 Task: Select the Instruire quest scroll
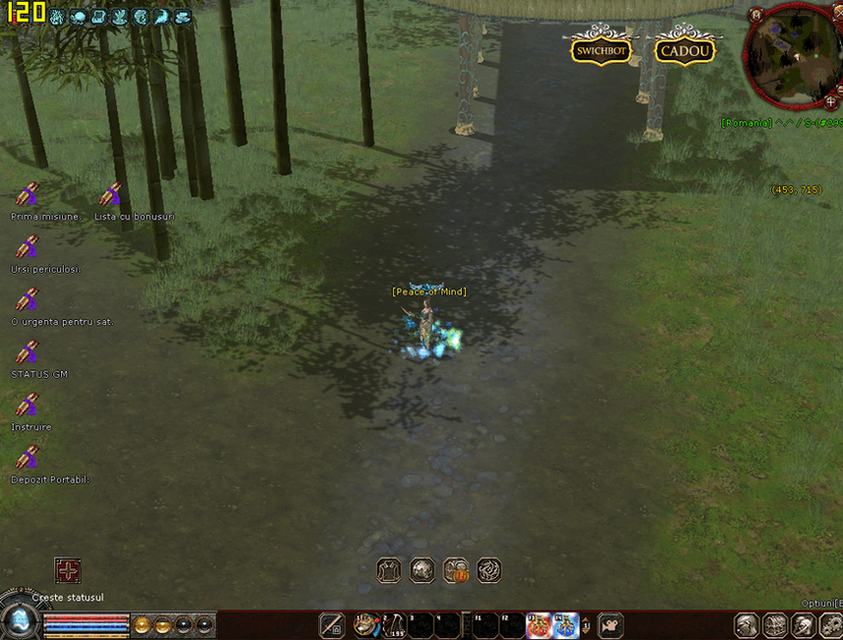tap(27, 406)
